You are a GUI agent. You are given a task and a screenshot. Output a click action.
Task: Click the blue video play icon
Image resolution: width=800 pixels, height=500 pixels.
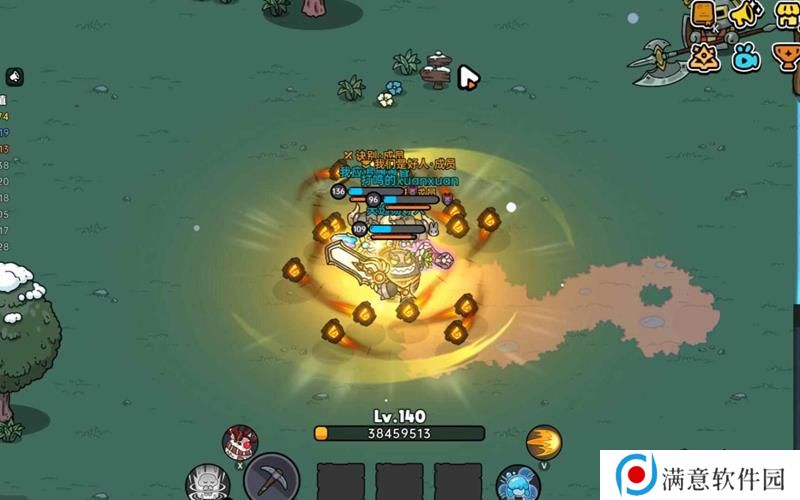click(x=746, y=57)
